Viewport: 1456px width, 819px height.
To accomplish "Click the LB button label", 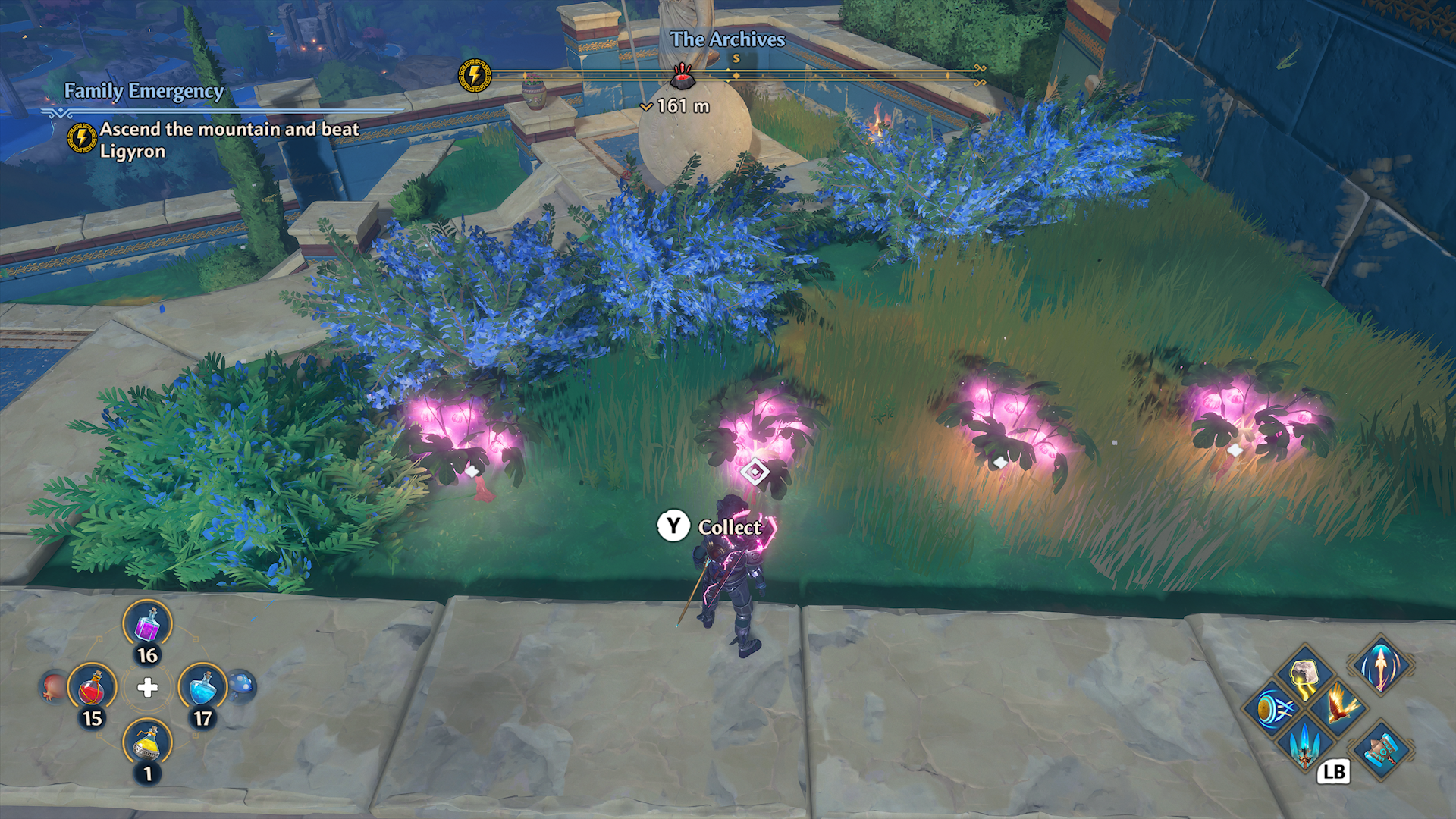I will pyautogui.click(x=1333, y=772).
